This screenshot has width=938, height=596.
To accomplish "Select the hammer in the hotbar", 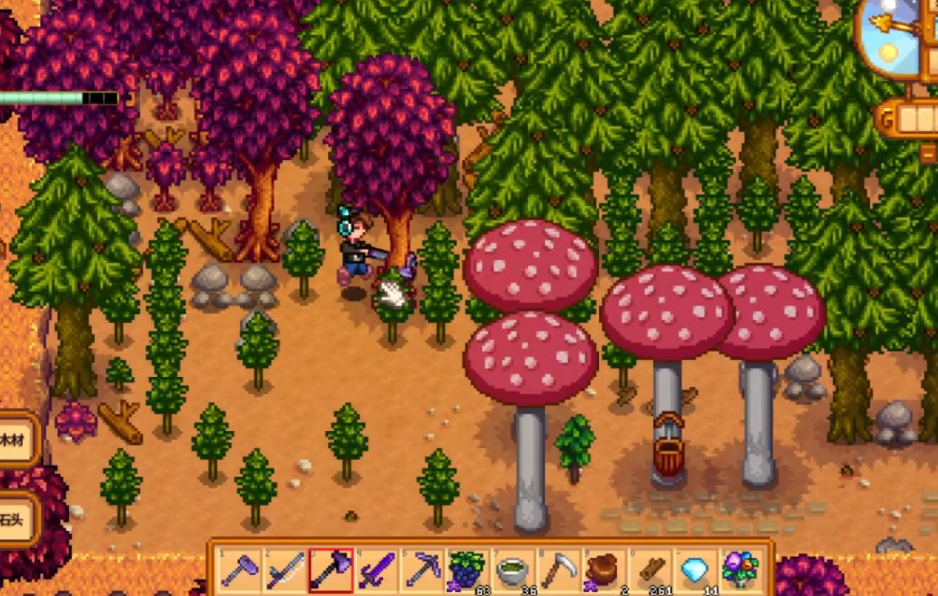I will pos(240,569).
